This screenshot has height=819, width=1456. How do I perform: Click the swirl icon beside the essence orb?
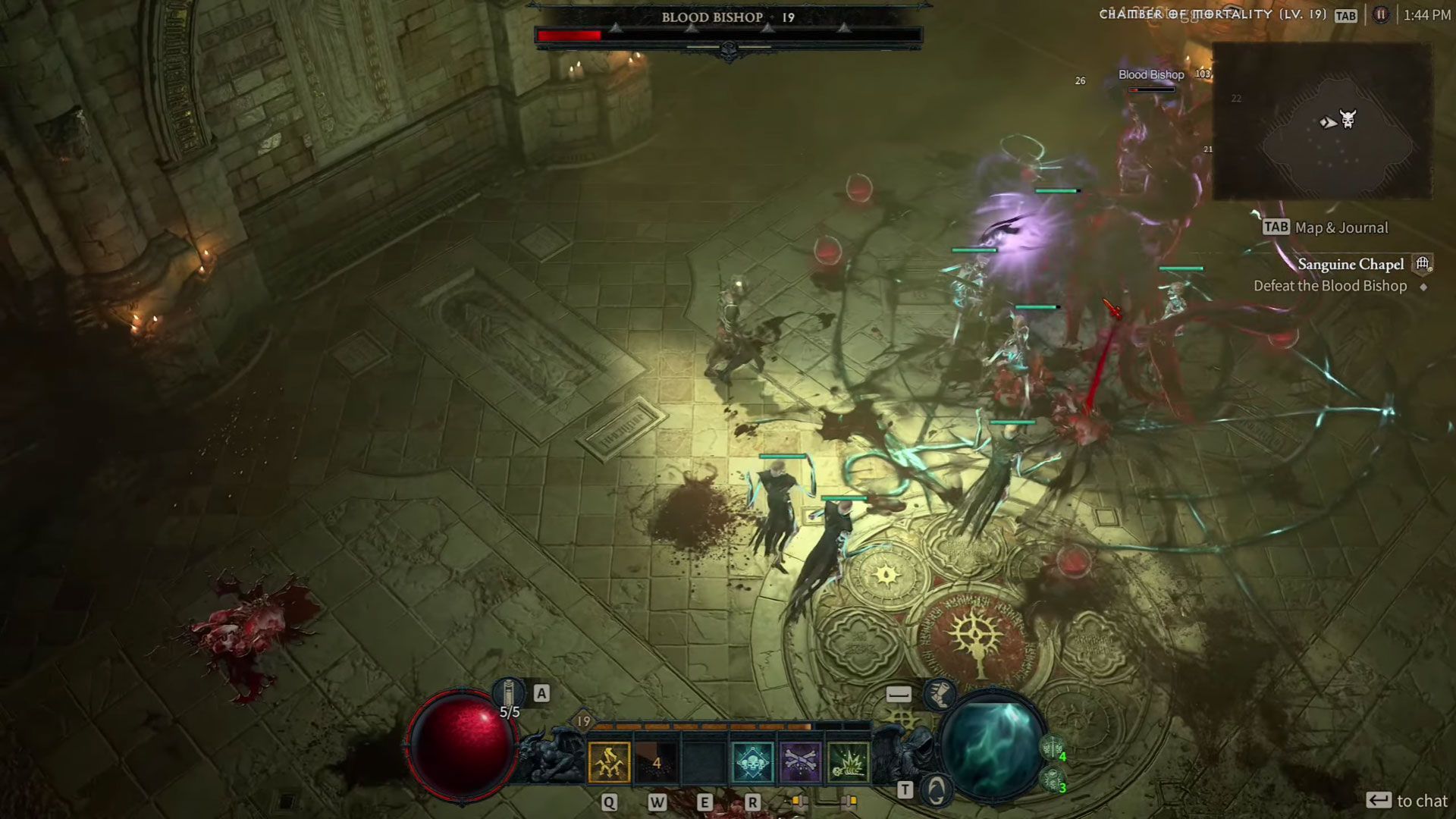(937, 790)
